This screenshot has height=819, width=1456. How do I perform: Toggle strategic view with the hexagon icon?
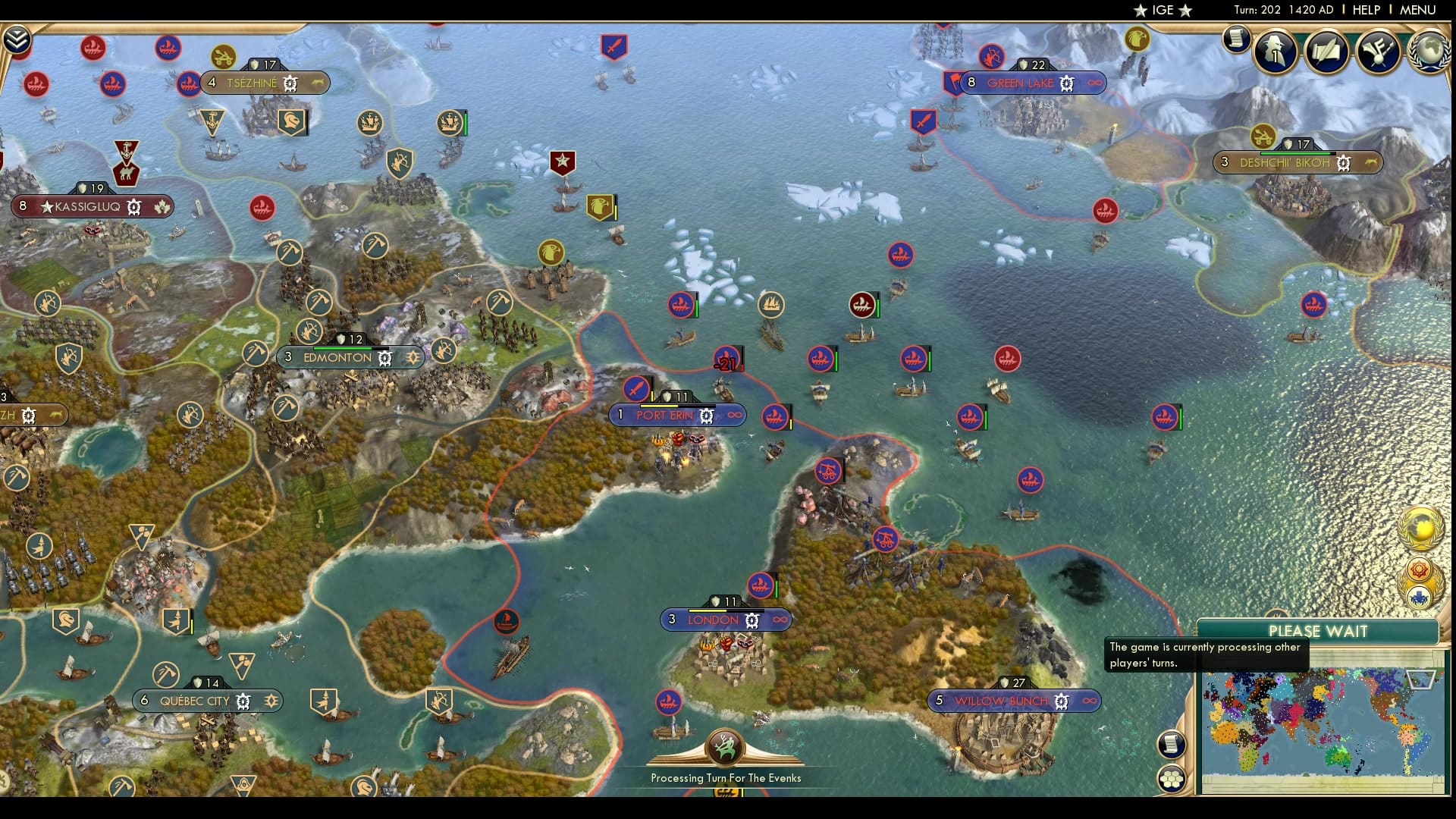pyautogui.click(x=1171, y=777)
